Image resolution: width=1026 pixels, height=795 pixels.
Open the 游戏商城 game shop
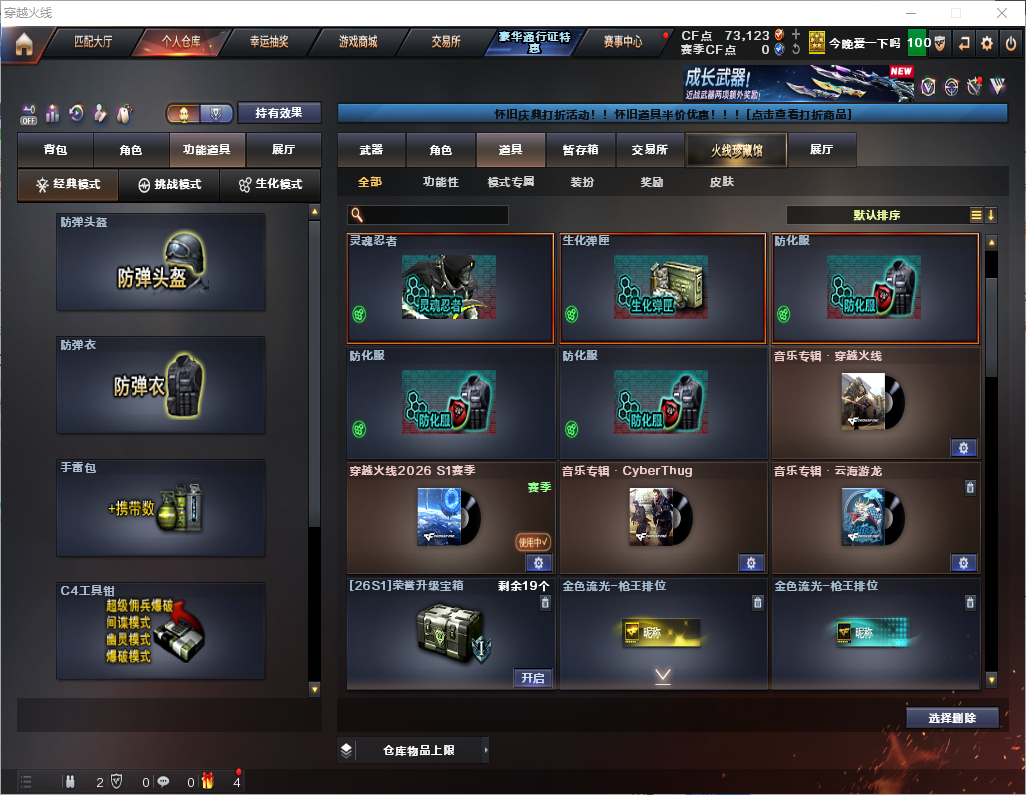coord(357,43)
